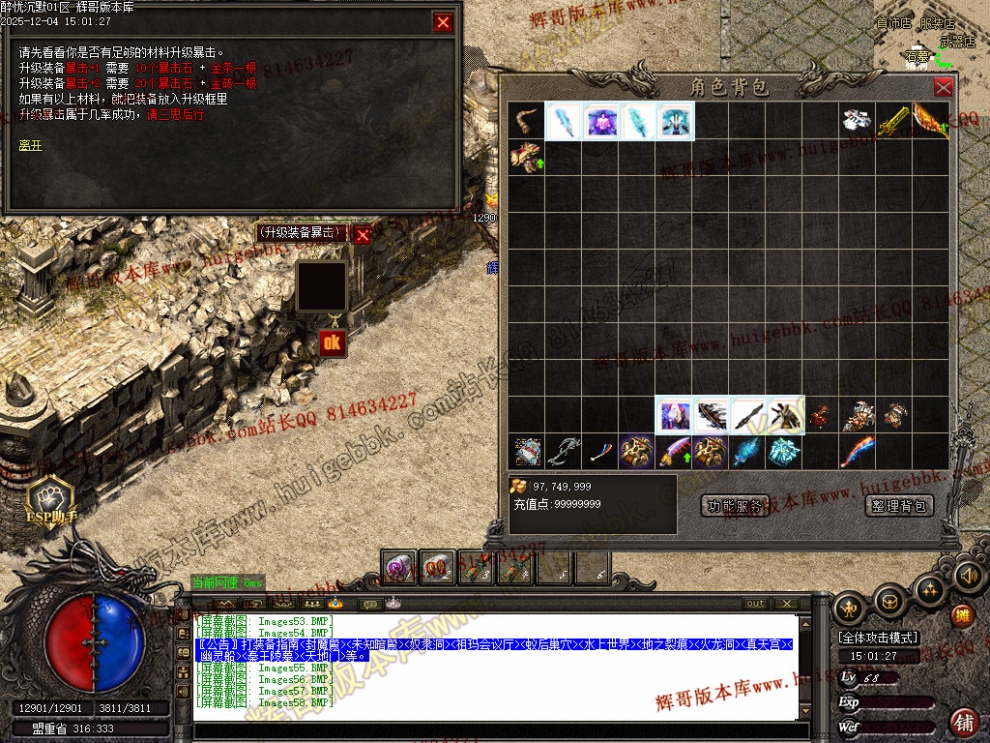This screenshot has width=990, height=743.
Task: Select the purple blade with green arrow
Action: click(674, 451)
